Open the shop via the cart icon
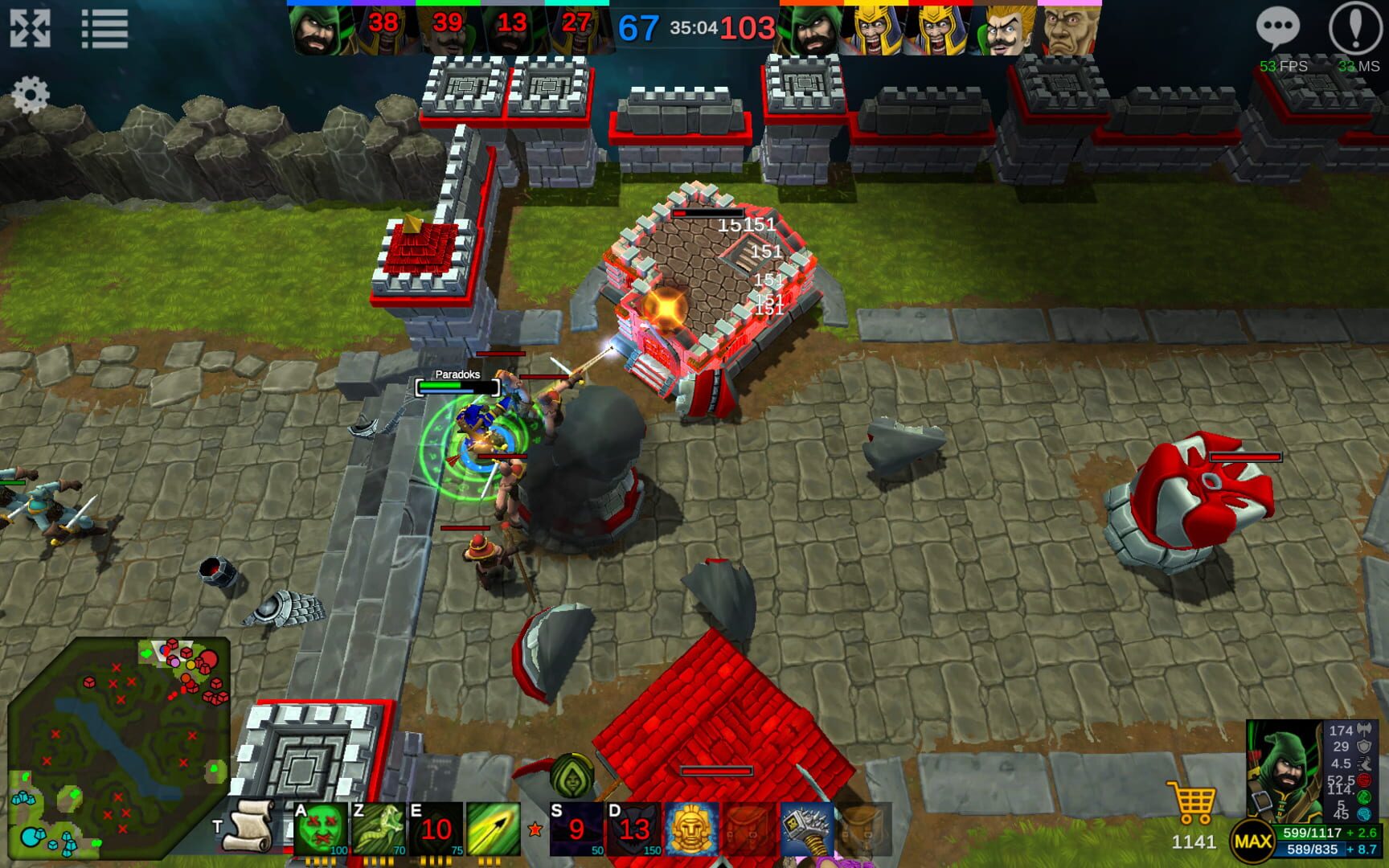This screenshot has width=1389, height=868. click(x=1192, y=800)
